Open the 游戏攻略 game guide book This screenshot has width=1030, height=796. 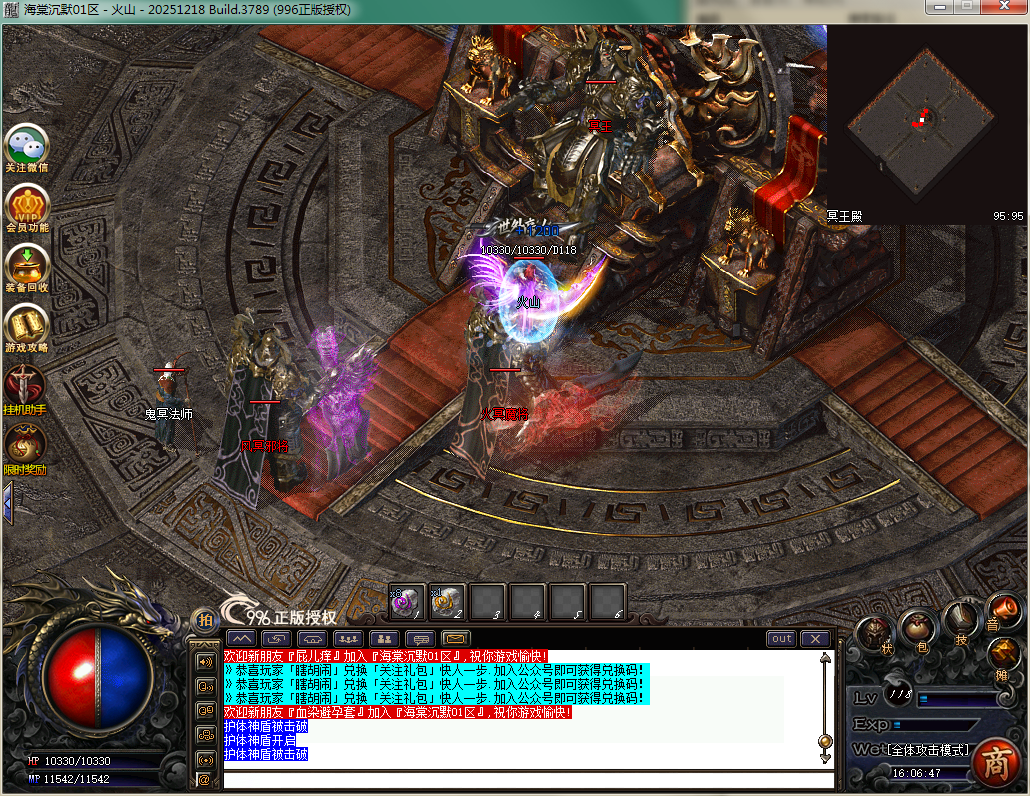point(27,327)
